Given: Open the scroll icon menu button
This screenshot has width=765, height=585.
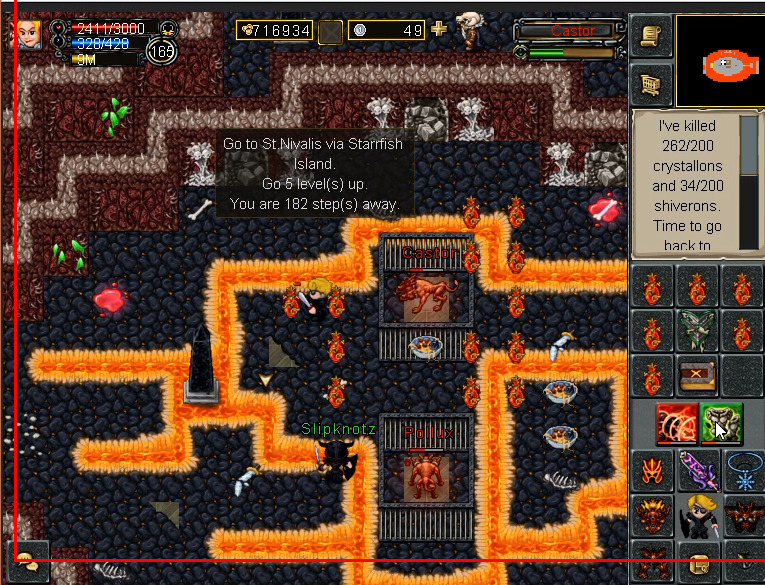Looking at the screenshot, I should 651,36.
